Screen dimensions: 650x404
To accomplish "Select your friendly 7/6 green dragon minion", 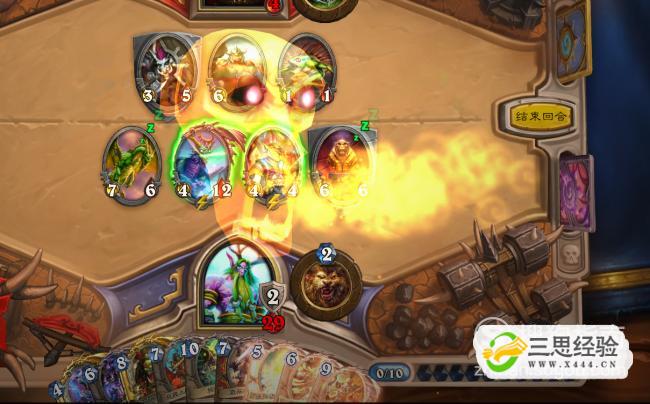I will [x=132, y=164].
